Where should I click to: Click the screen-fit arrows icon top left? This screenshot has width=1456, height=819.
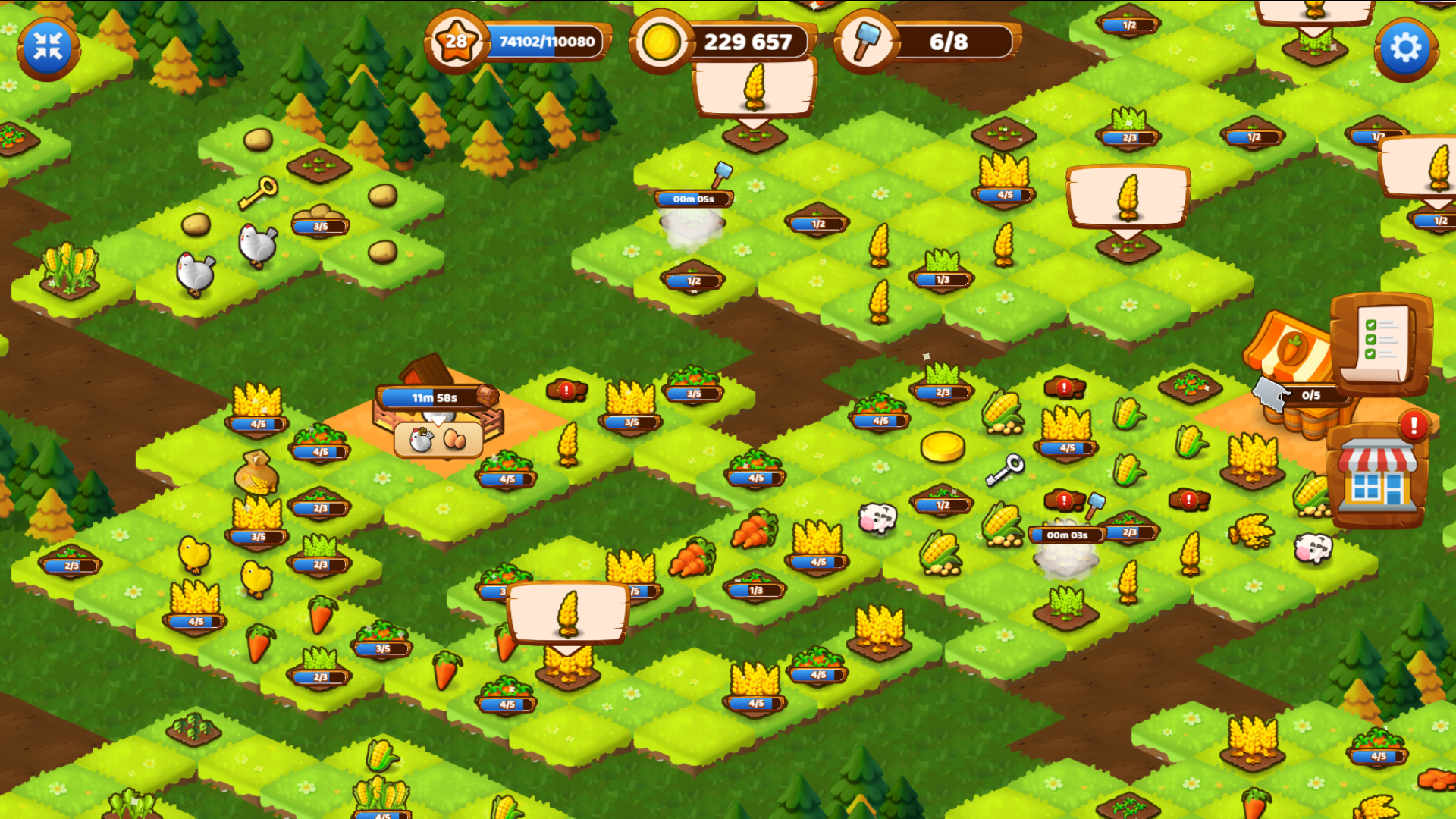point(47,45)
